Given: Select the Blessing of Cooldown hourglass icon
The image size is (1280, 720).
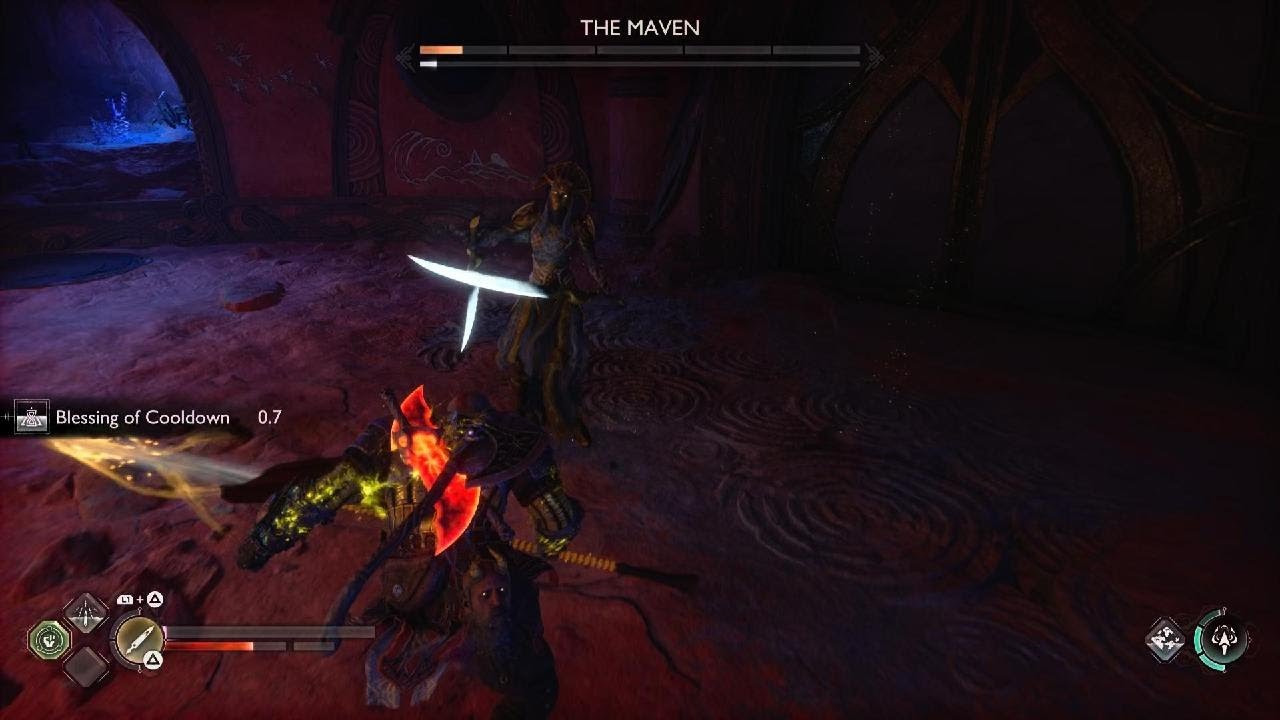Looking at the screenshot, I should pos(32,418).
